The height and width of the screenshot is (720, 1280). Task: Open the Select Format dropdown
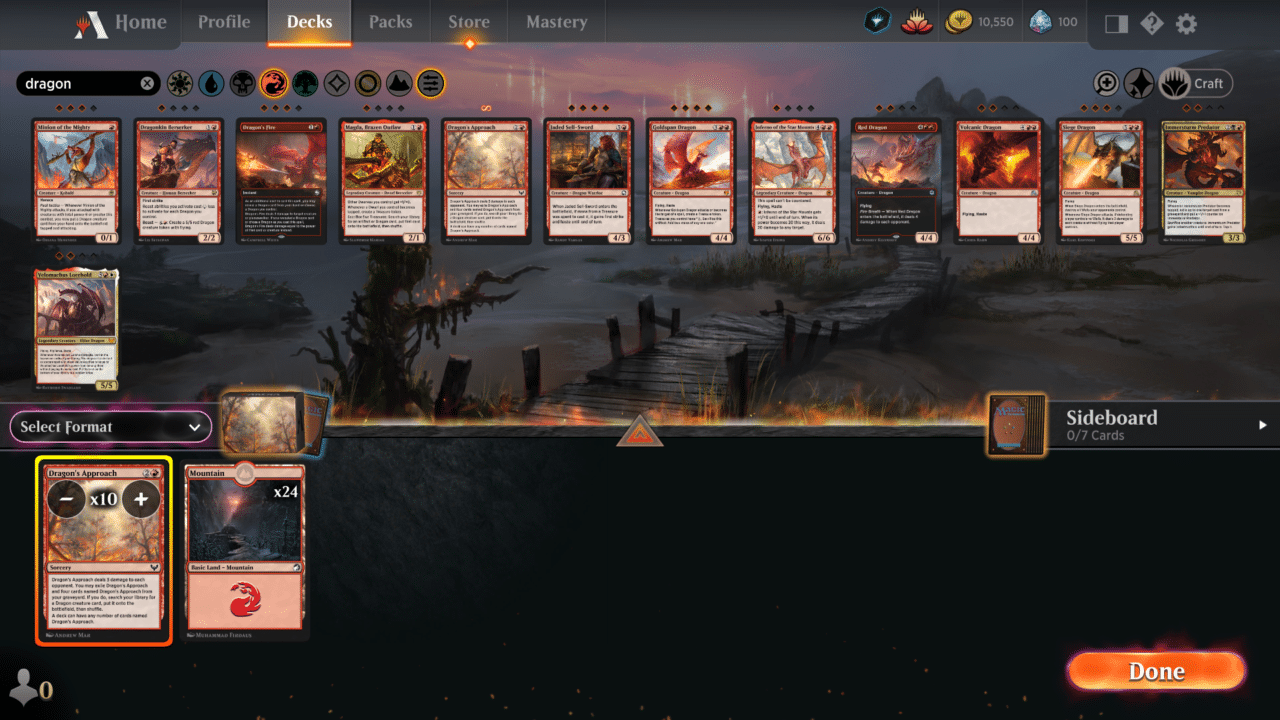click(110, 427)
